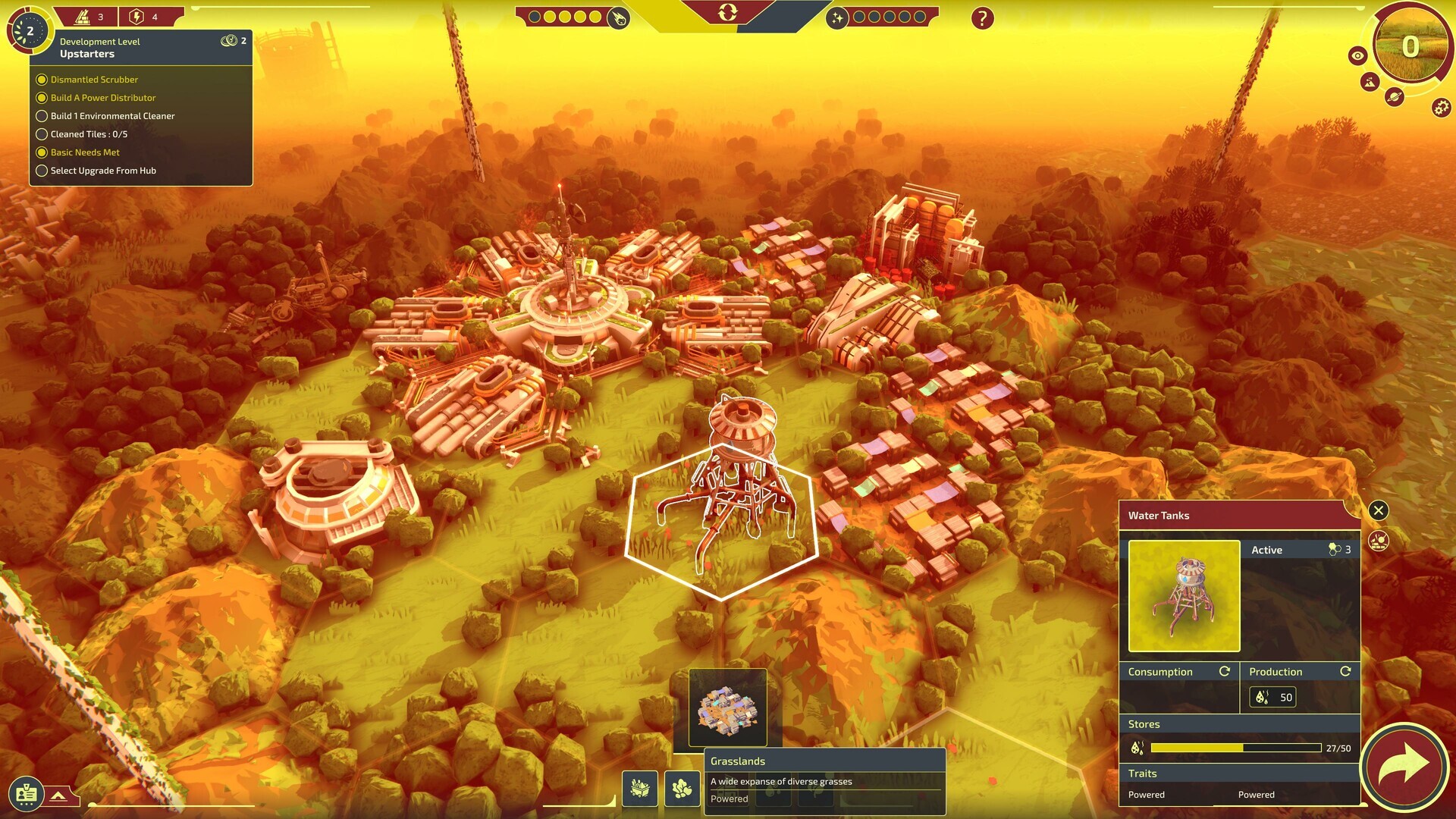Open the planet view icon
This screenshot has height=819, width=1456.
pyautogui.click(x=1394, y=96)
